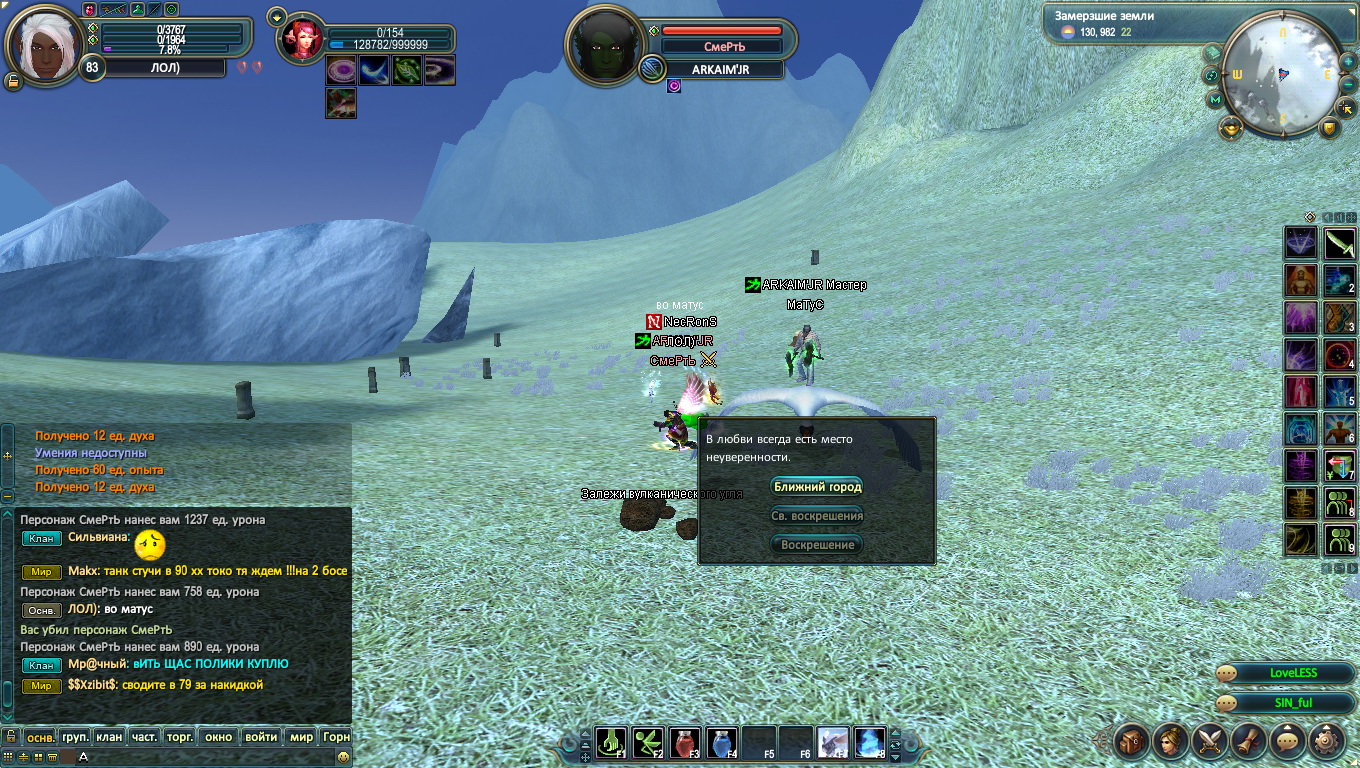Select the ARKAIM'JR target portrait
Screen dimensions: 1360x768
click(605, 47)
